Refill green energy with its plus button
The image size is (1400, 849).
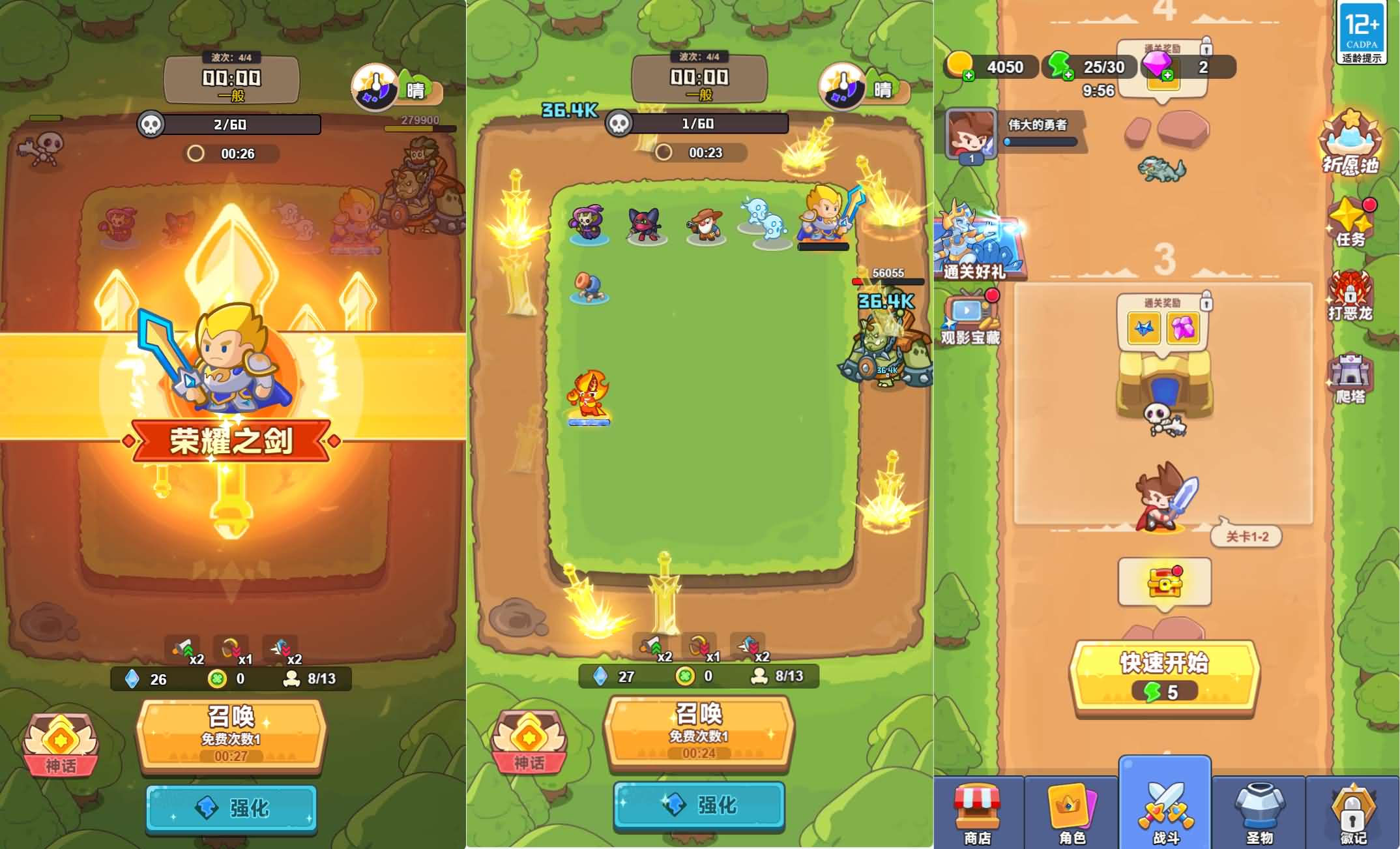point(1068,76)
